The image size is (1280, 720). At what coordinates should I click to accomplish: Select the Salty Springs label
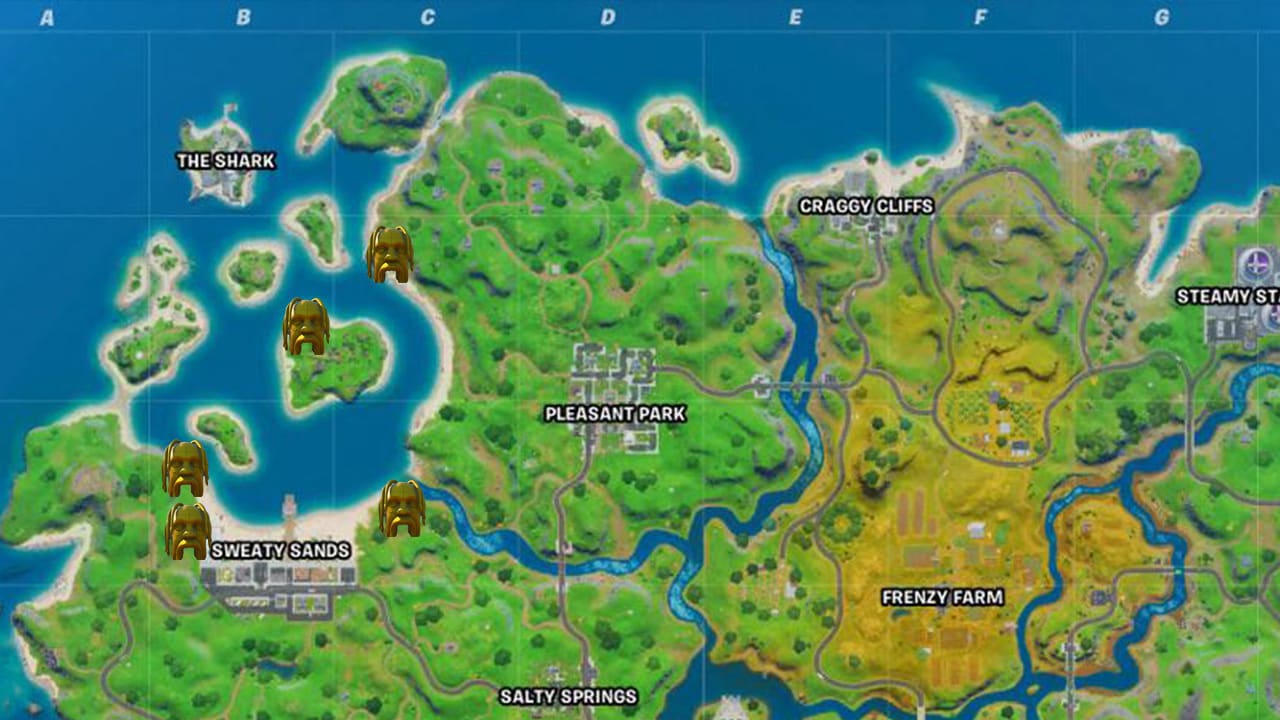568,696
